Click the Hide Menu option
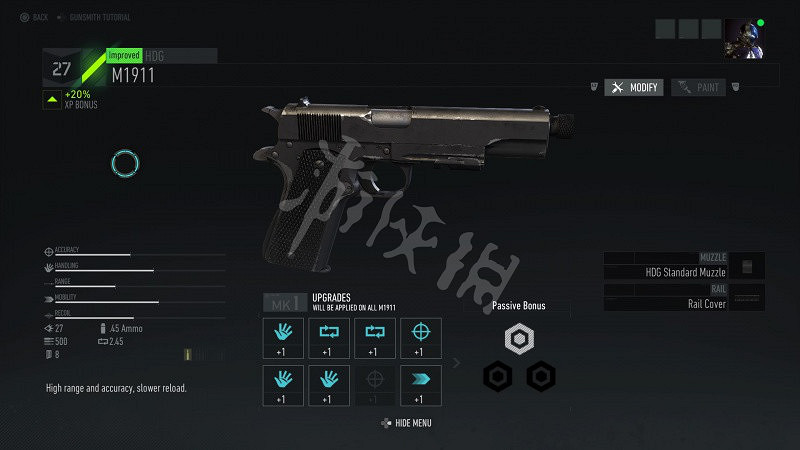 tap(406, 424)
